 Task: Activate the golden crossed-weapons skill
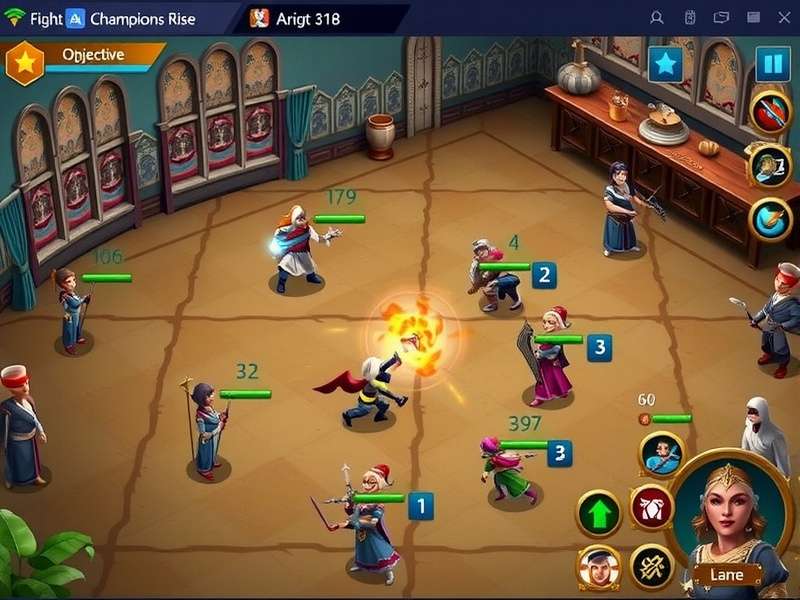click(651, 567)
